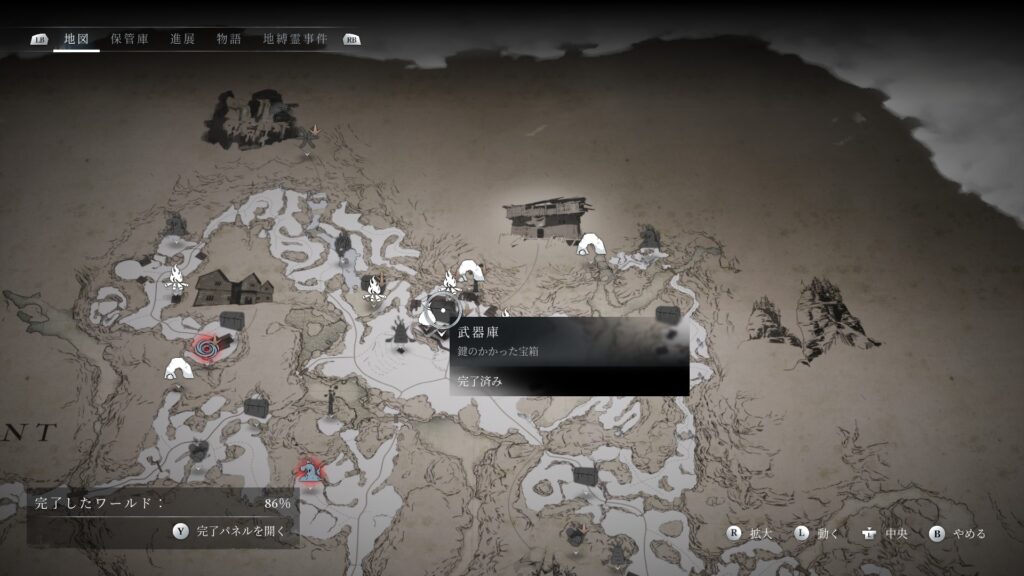Screen dimensions: 1024x576
Task: Choose the white dome marker below the red spiral
Action: click(x=178, y=370)
